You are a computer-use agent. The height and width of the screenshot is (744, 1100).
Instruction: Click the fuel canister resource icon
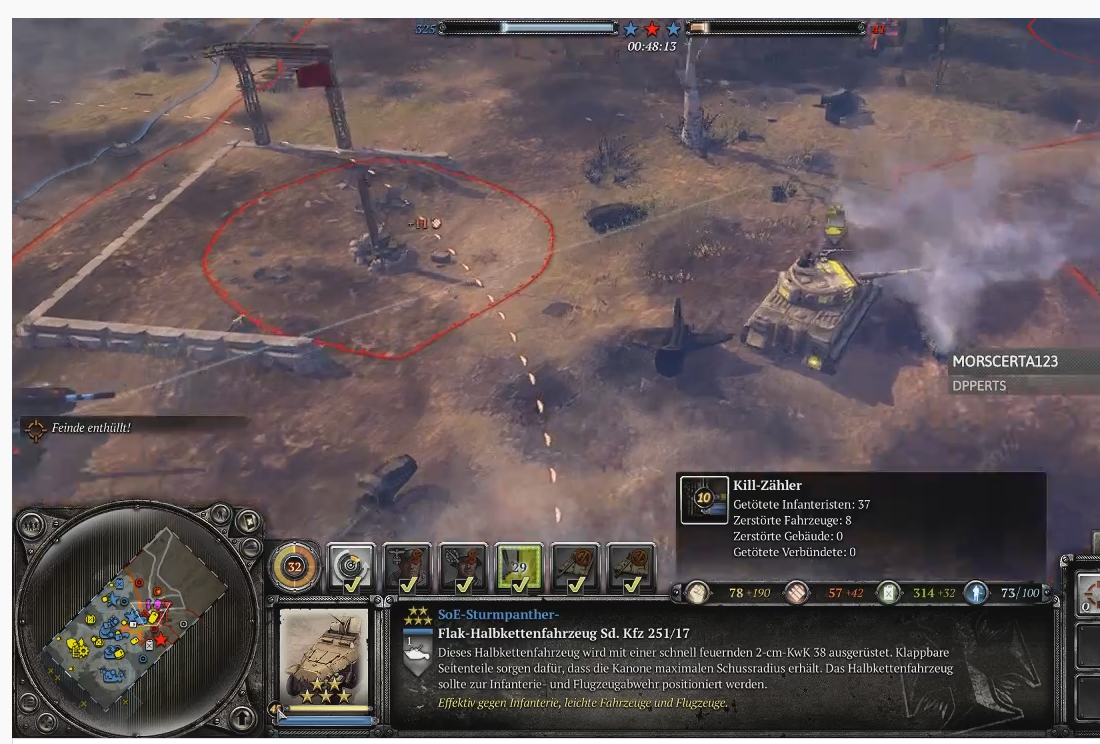(x=888, y=593)
